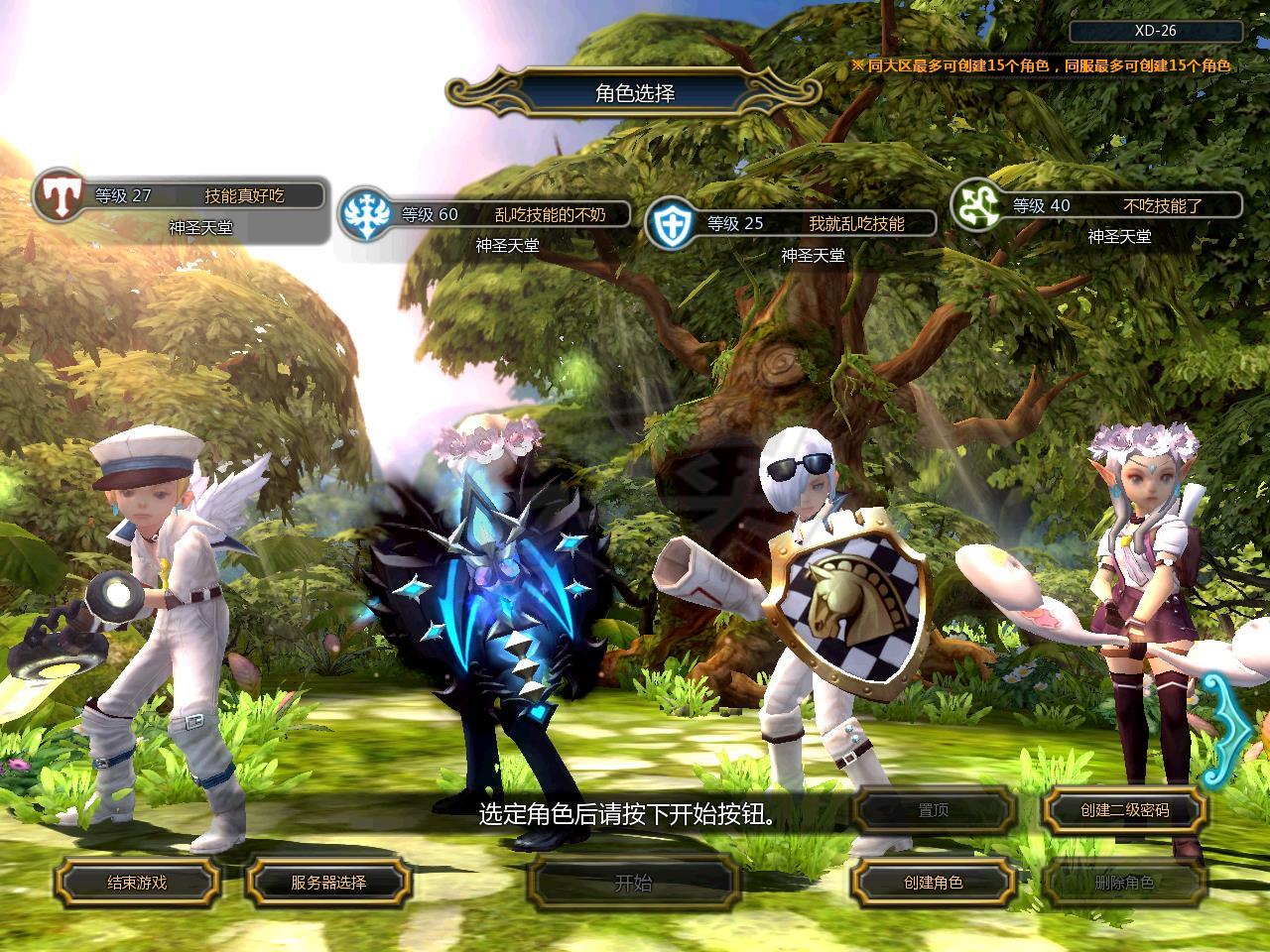Image resolution: width=1270 pixels, height=952 pixels.
Task: Click the 置顶 pin-to-top button
Action: coord(933,810)
